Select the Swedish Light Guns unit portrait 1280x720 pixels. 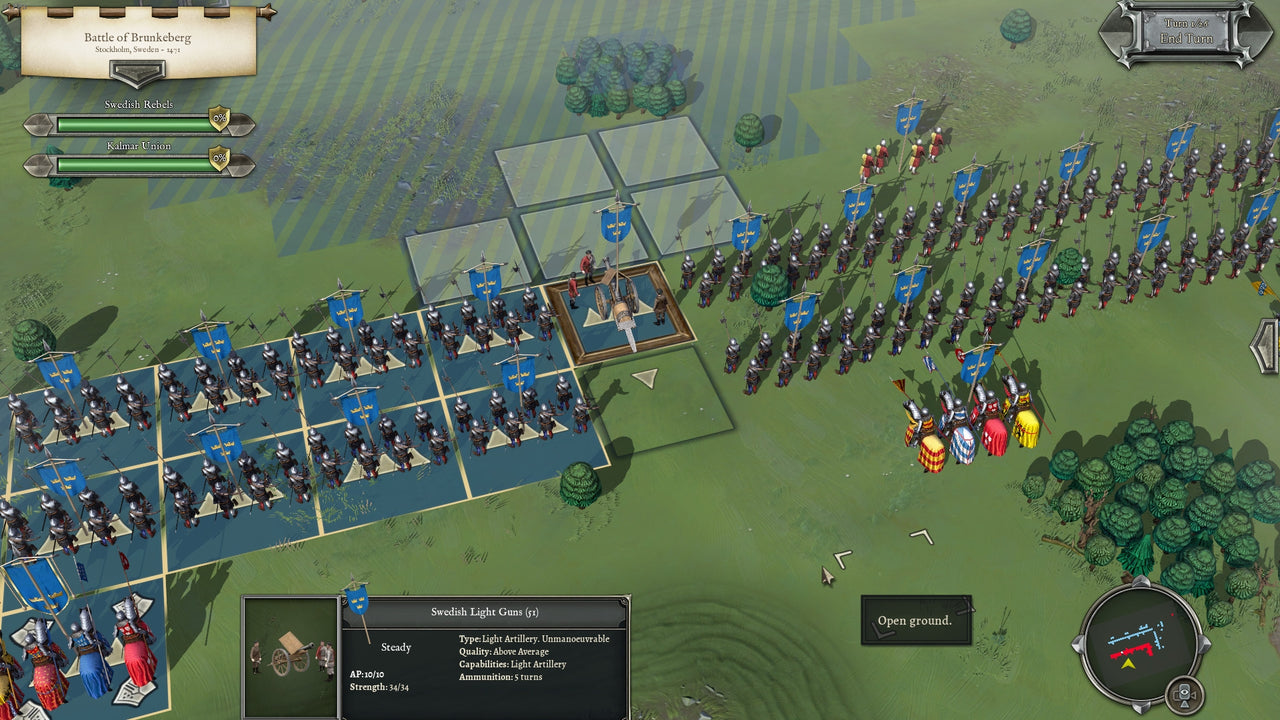tap(291, 657)
